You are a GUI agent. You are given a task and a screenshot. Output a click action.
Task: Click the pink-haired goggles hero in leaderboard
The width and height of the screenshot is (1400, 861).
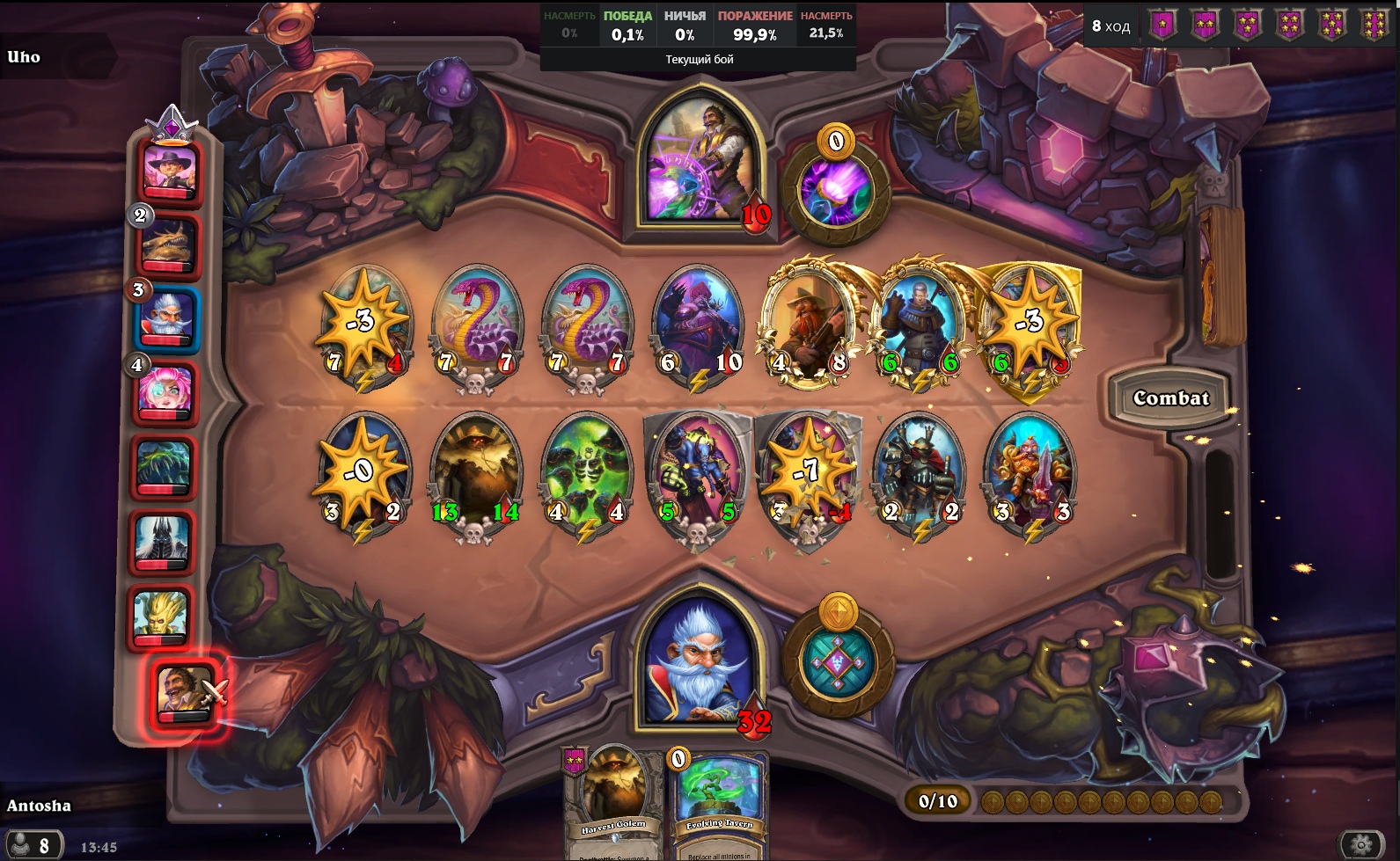pos(164,393)
